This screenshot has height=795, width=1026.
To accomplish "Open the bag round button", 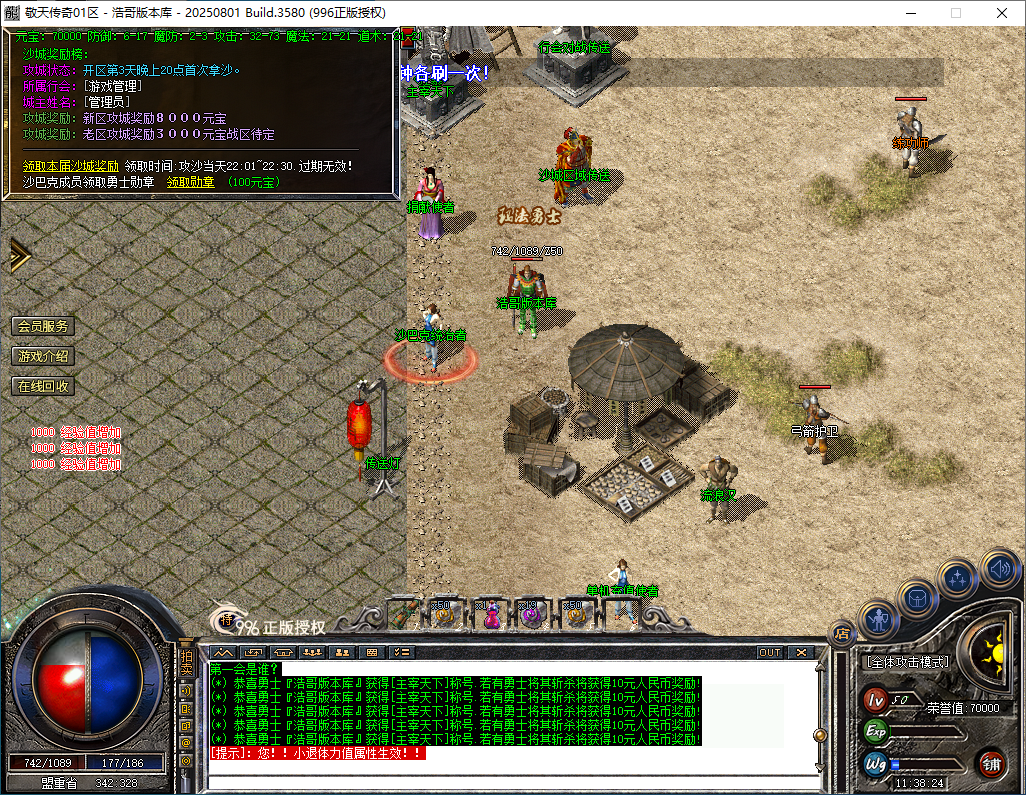I will click(x=916, y=598).
